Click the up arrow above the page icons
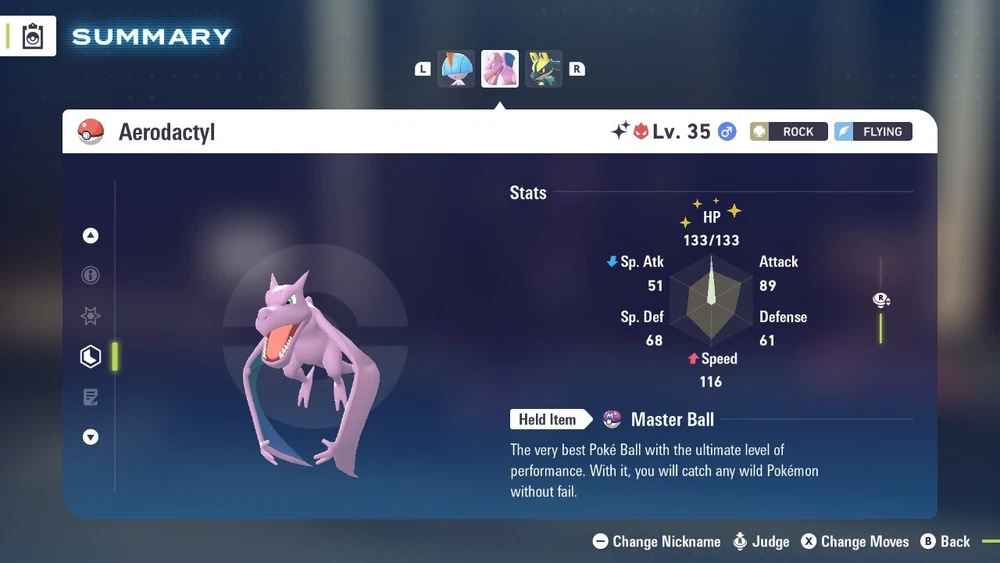This screenshot has height=563, width=1000. [x=91, y=236]
